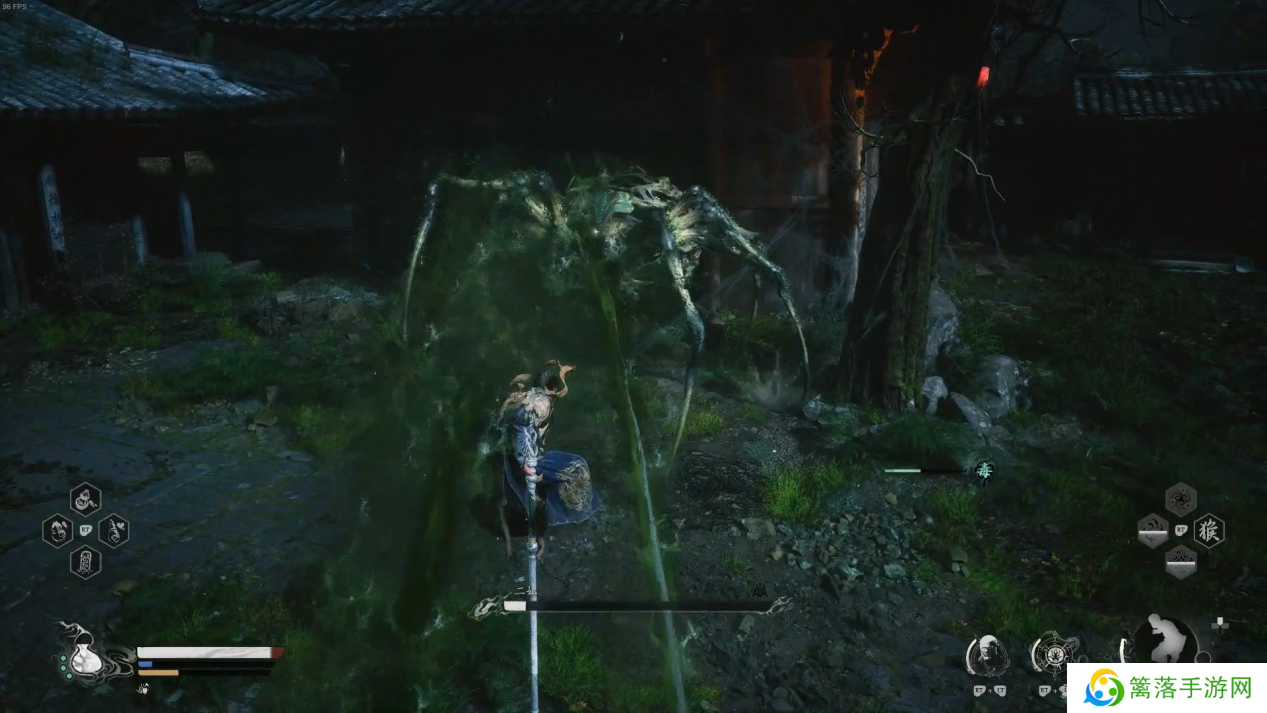Select the top hexagon item slot on left

[85, 498]
